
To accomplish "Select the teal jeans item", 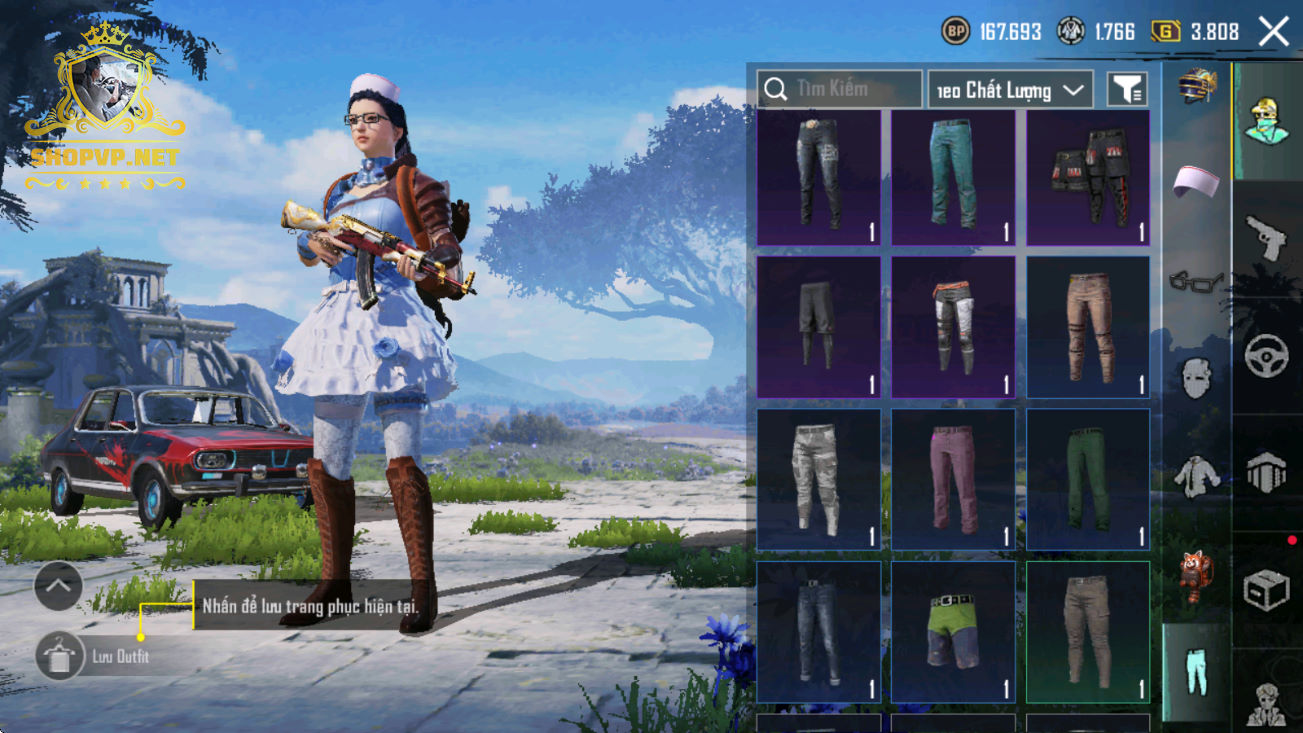I will coord(953,177).
